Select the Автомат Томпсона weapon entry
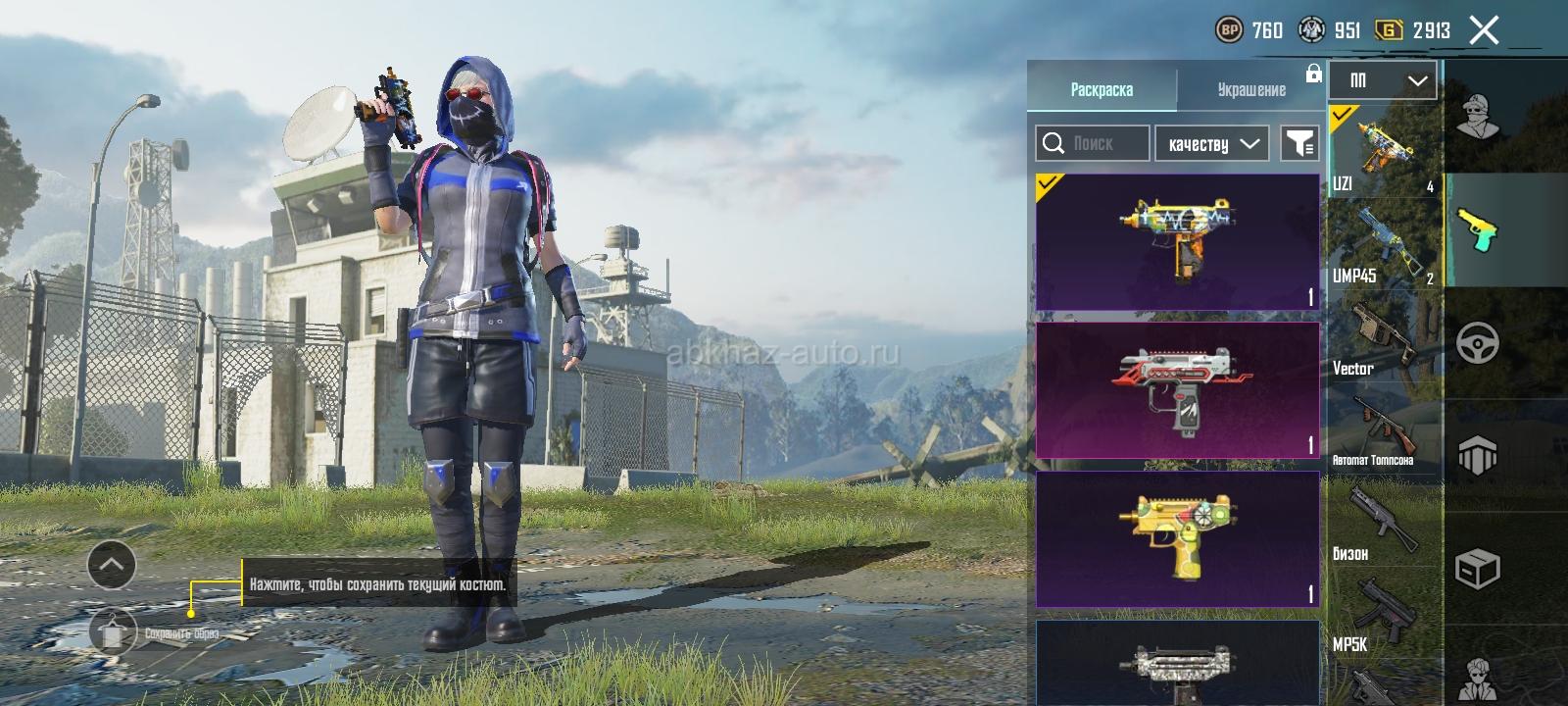1568x706 pixels. tap(1383, 429)
